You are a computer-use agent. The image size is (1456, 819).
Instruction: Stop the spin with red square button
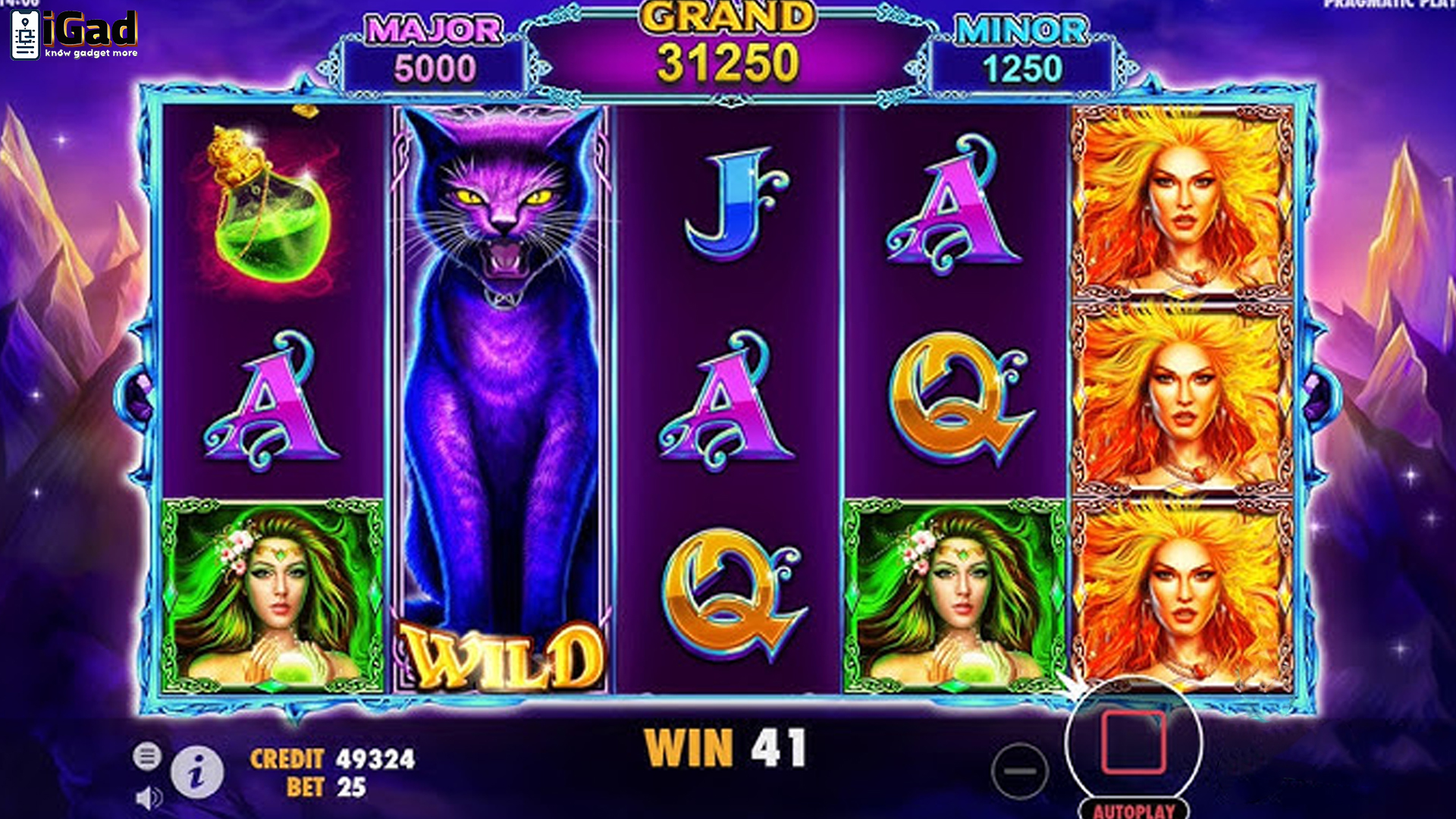point(1133,742)
